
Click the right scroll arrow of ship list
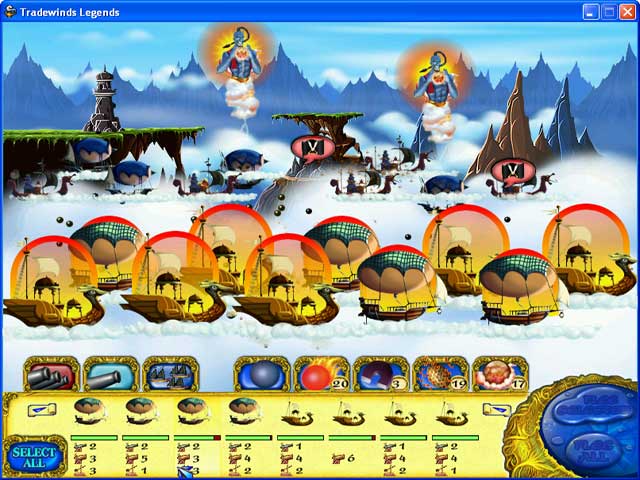pyautogui.click(x=496, y=410)
